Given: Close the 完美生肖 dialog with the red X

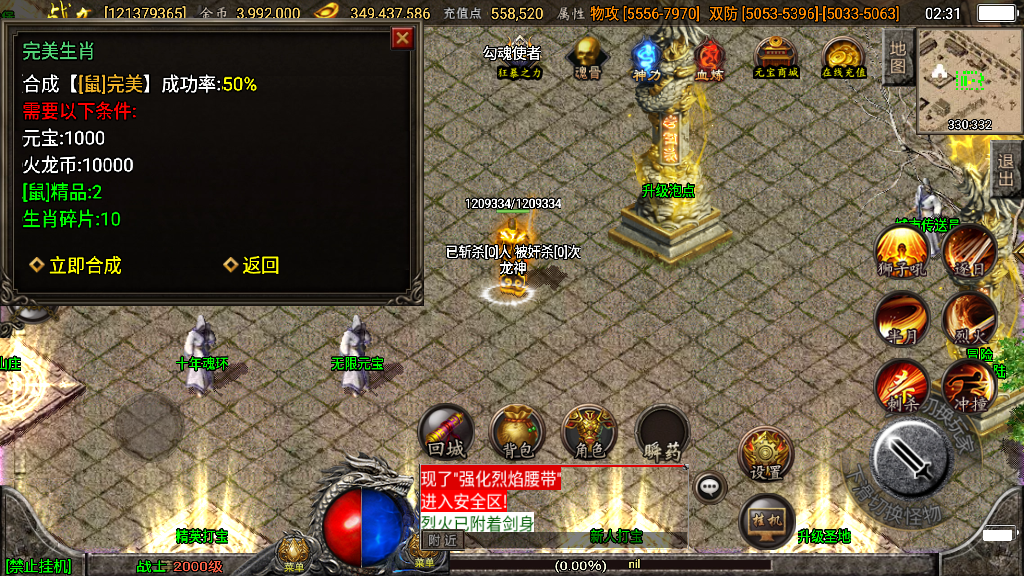Looking at the screenshot, I should pos(402,38).
